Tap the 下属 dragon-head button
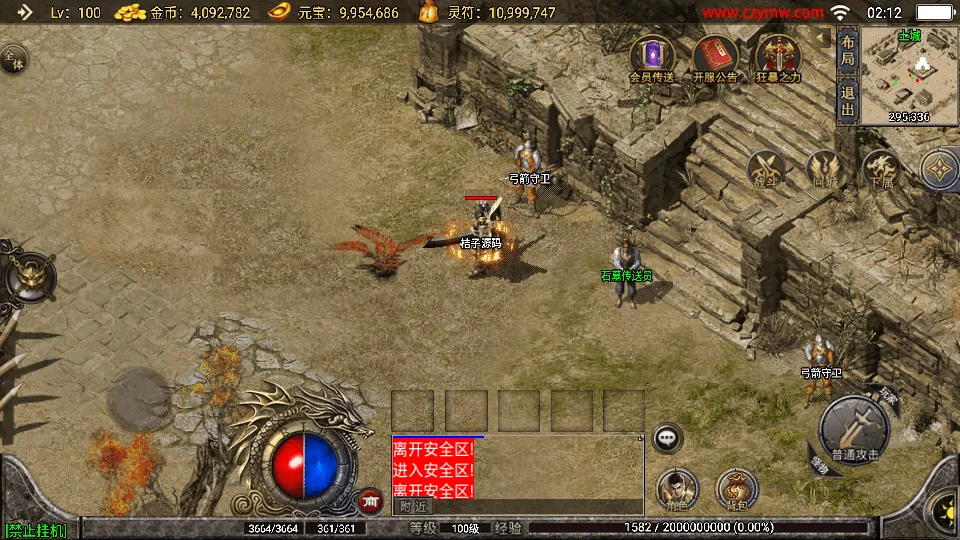Screen dimensions: 960x540 pyautogui.click(x=881, y=170)
